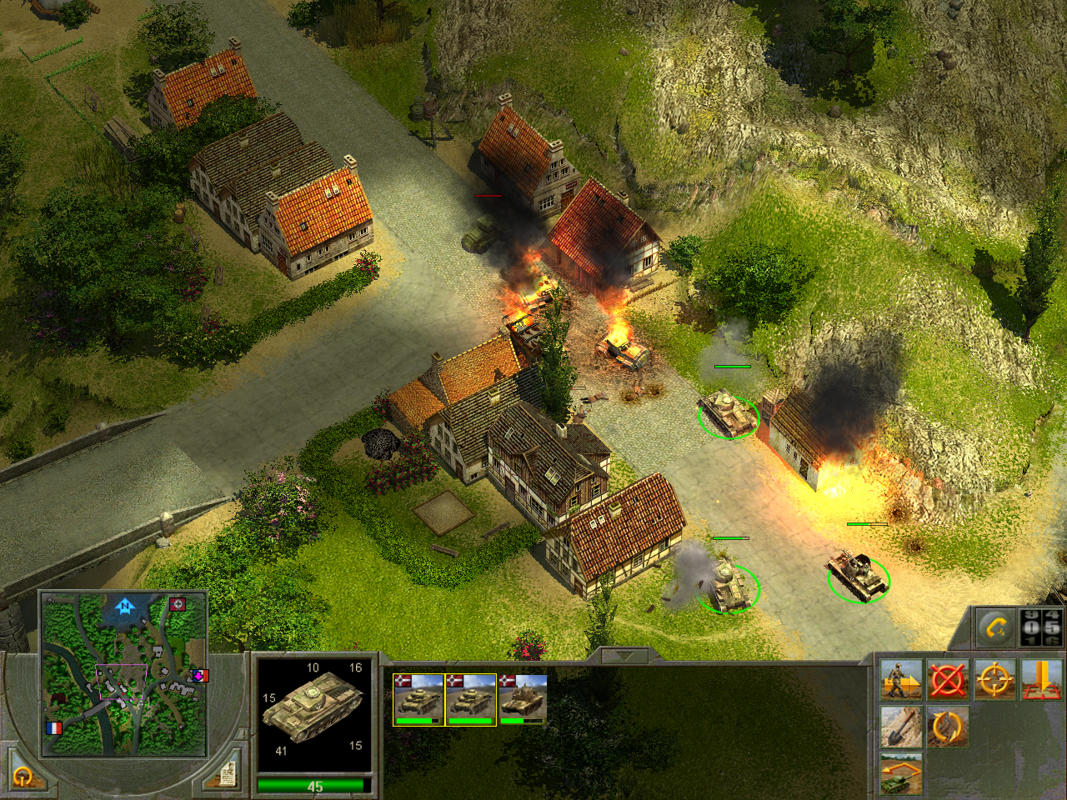Click the French flag marker on minimap
Image resolution: width=1067 pixels, height=800 pixels.
[x=53, y=728]
